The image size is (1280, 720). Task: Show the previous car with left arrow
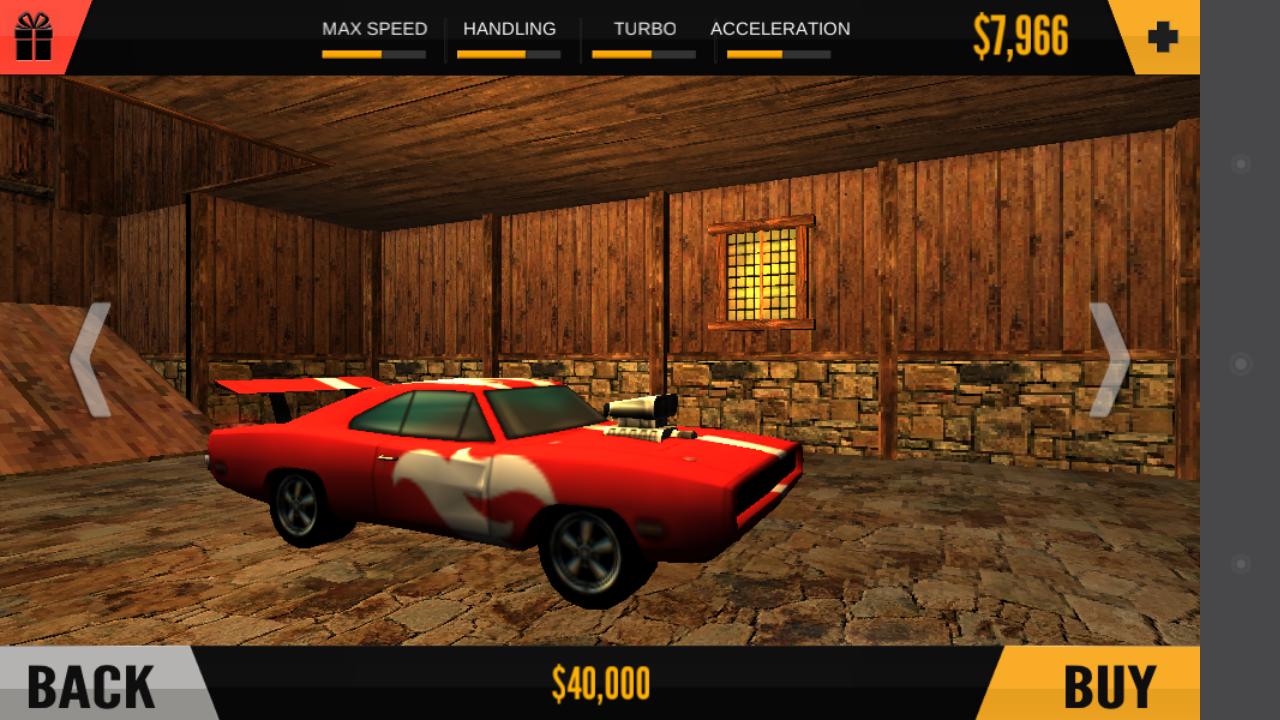(90, 359)
